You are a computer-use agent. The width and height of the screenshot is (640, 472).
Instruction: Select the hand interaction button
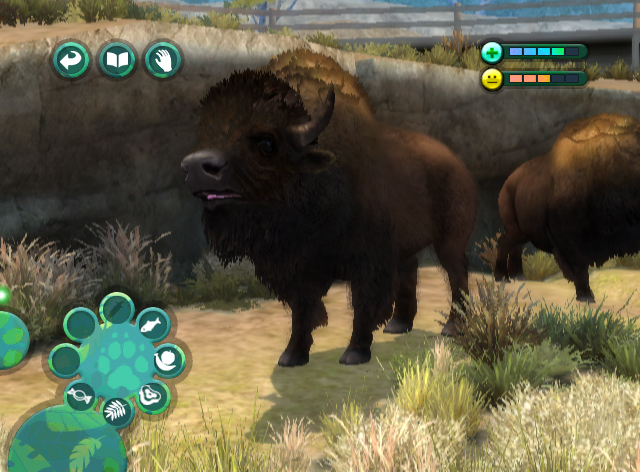tap(162, 60)
